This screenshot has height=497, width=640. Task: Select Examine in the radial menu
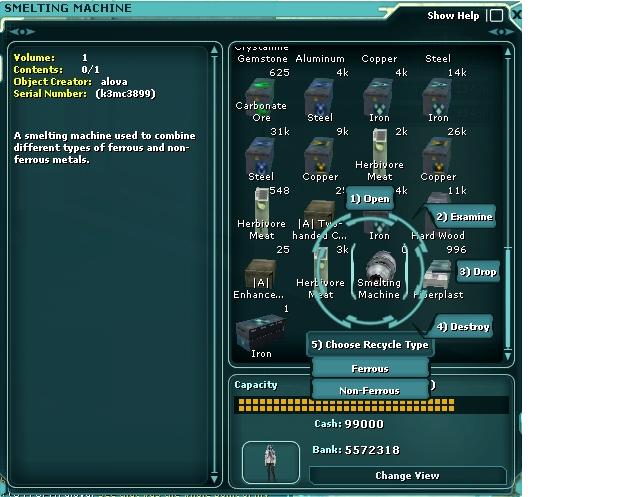pos(463,217)
